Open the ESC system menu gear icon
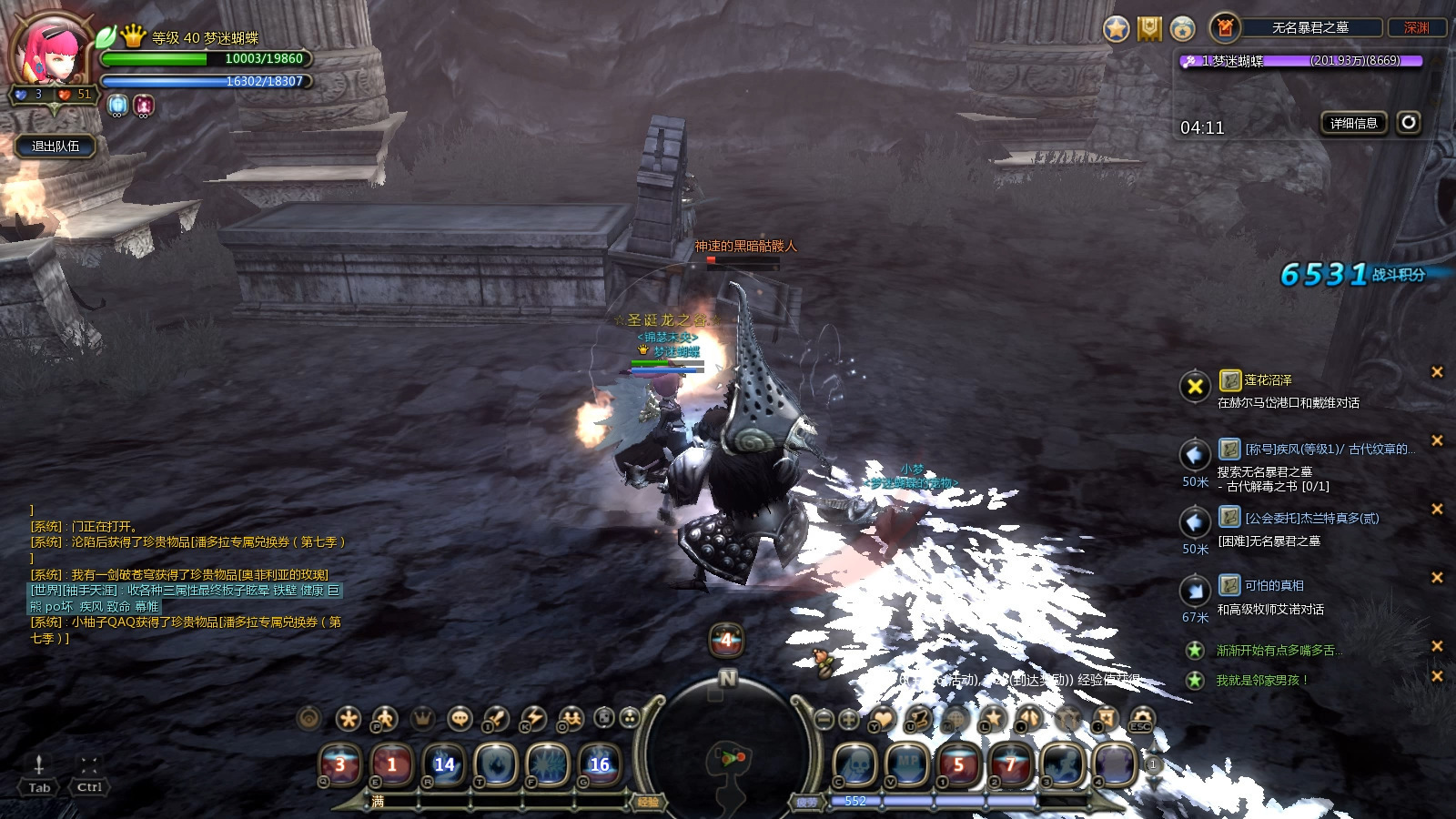 point(1141,719)
